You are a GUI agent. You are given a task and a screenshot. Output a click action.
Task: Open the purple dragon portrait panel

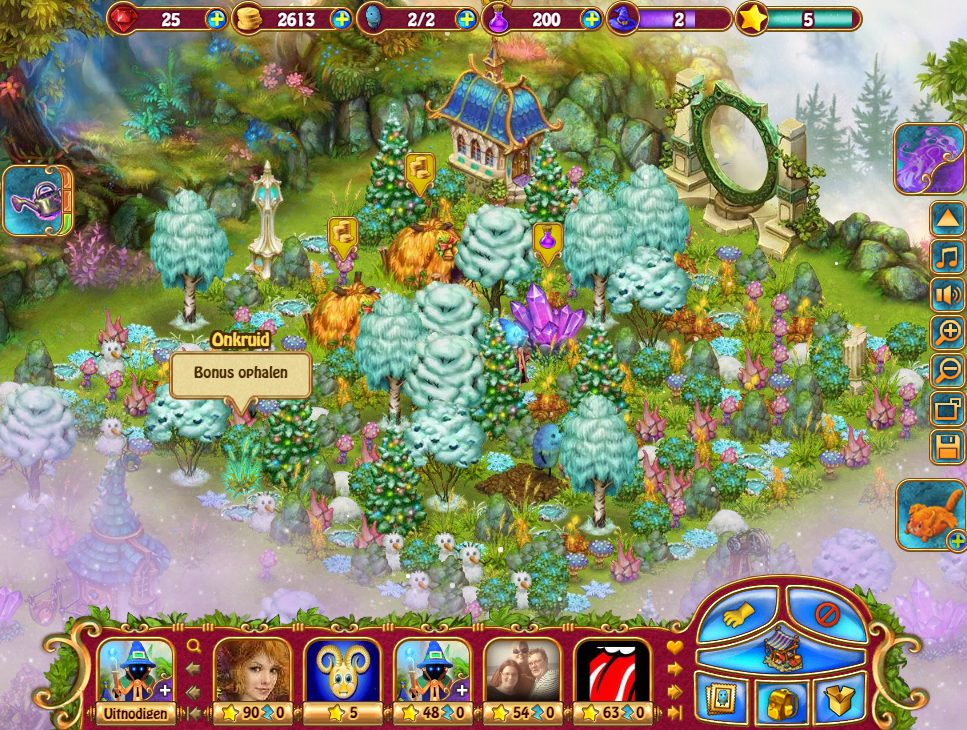(x=929, y=158)
